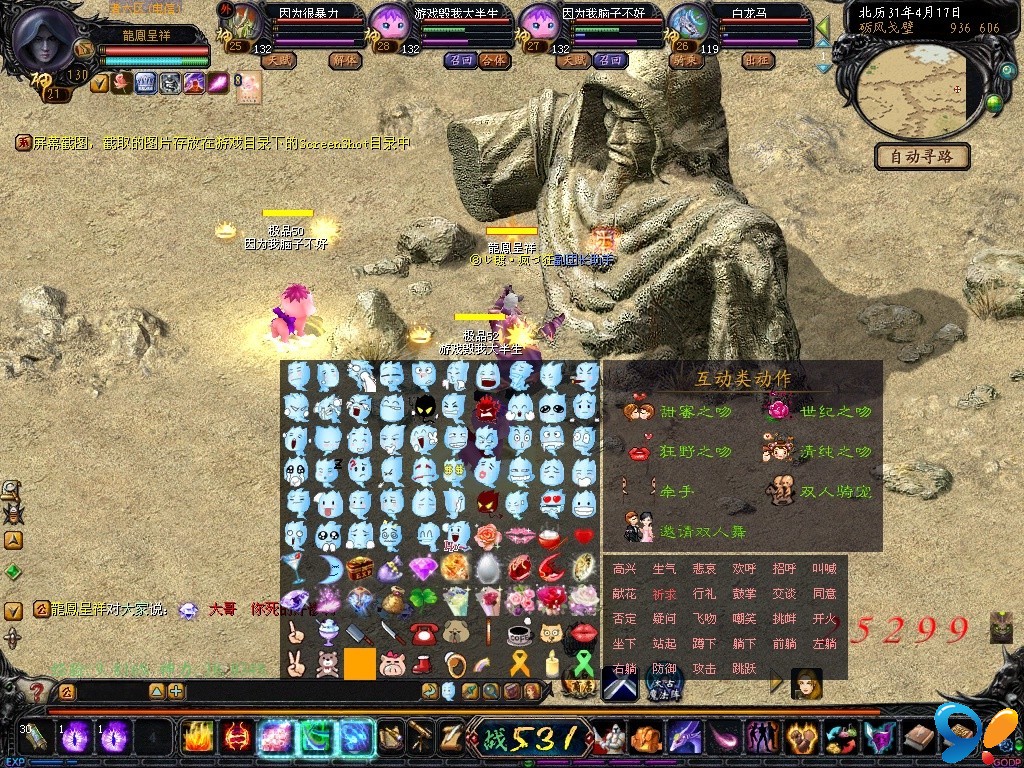Click the 自动寻路 auto-pathfinding button

[922, 156]
